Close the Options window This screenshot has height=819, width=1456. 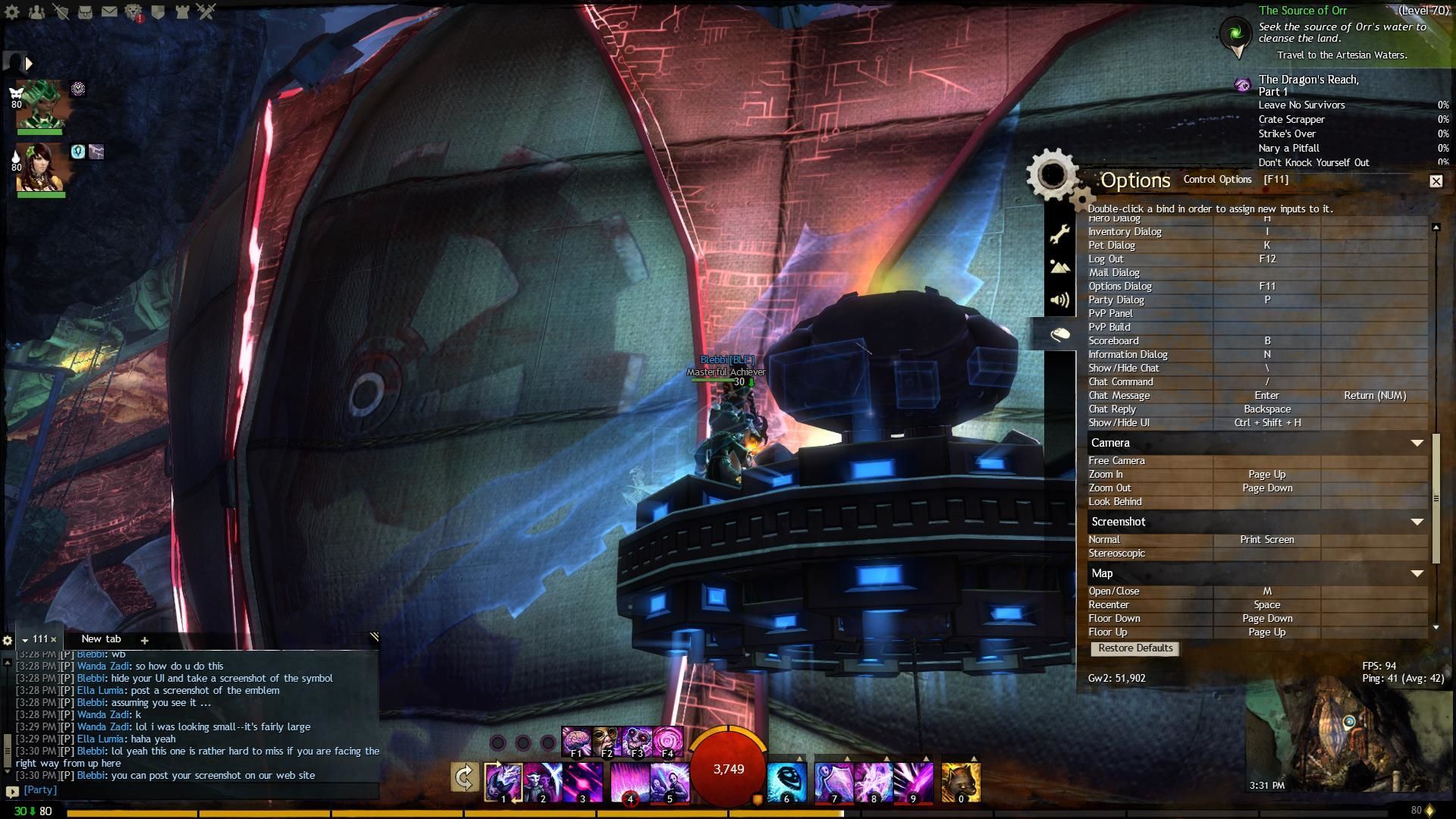[x=1436, y=181]
